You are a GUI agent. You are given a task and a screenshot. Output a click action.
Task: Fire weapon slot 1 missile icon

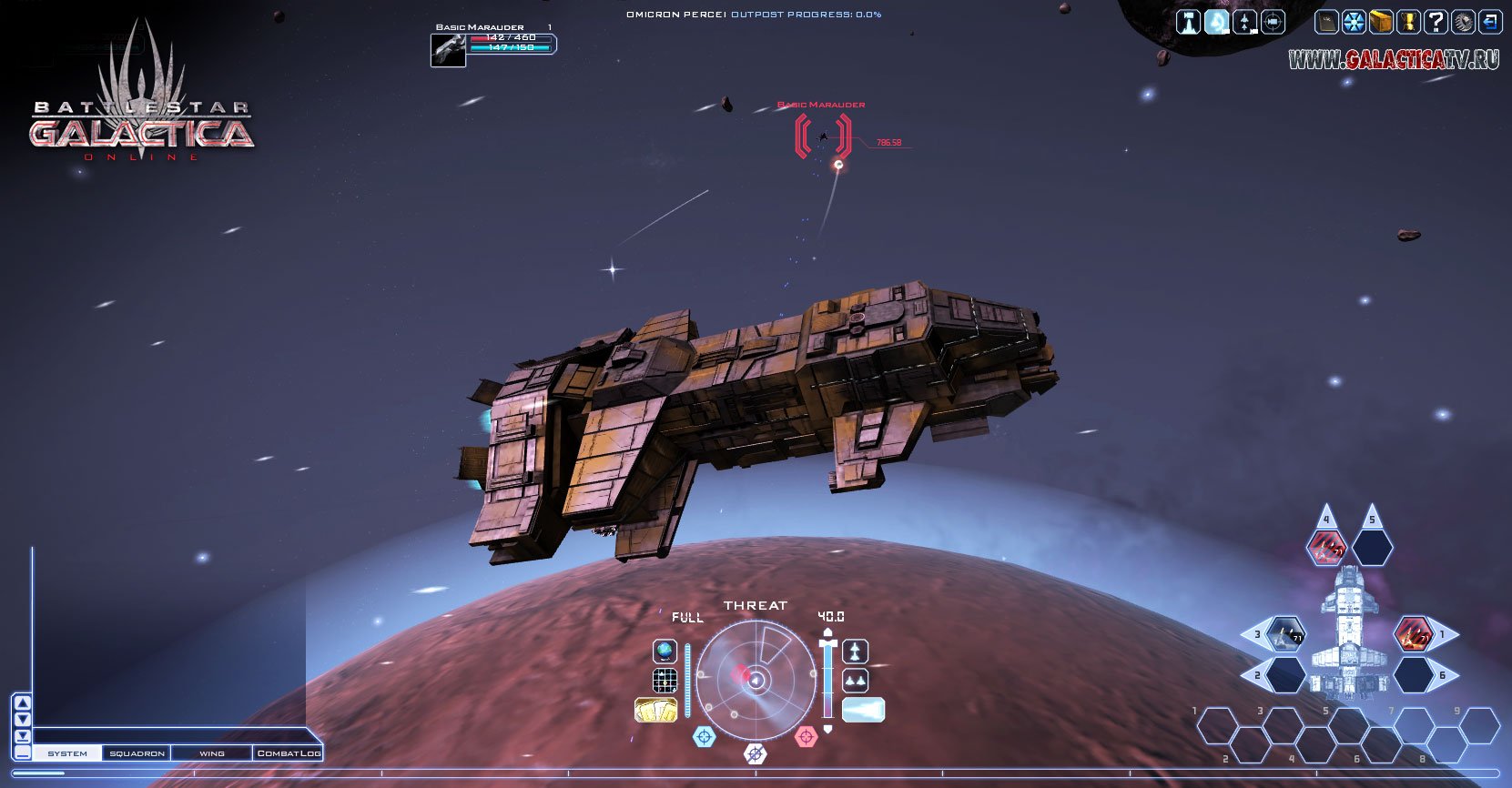tap(1414, 634)
